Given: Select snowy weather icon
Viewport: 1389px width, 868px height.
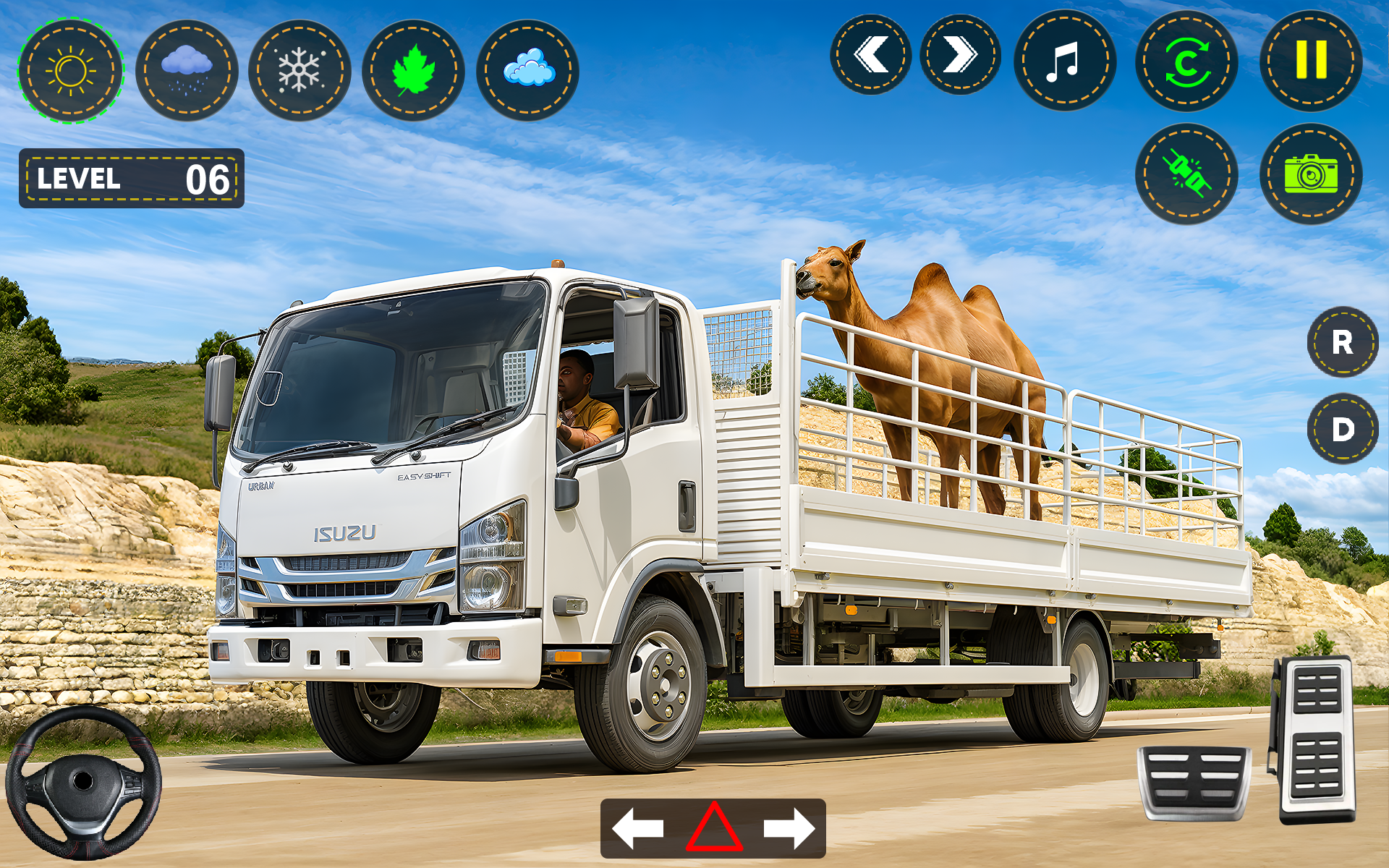Looking at the screenshot, I should (299, 69).
